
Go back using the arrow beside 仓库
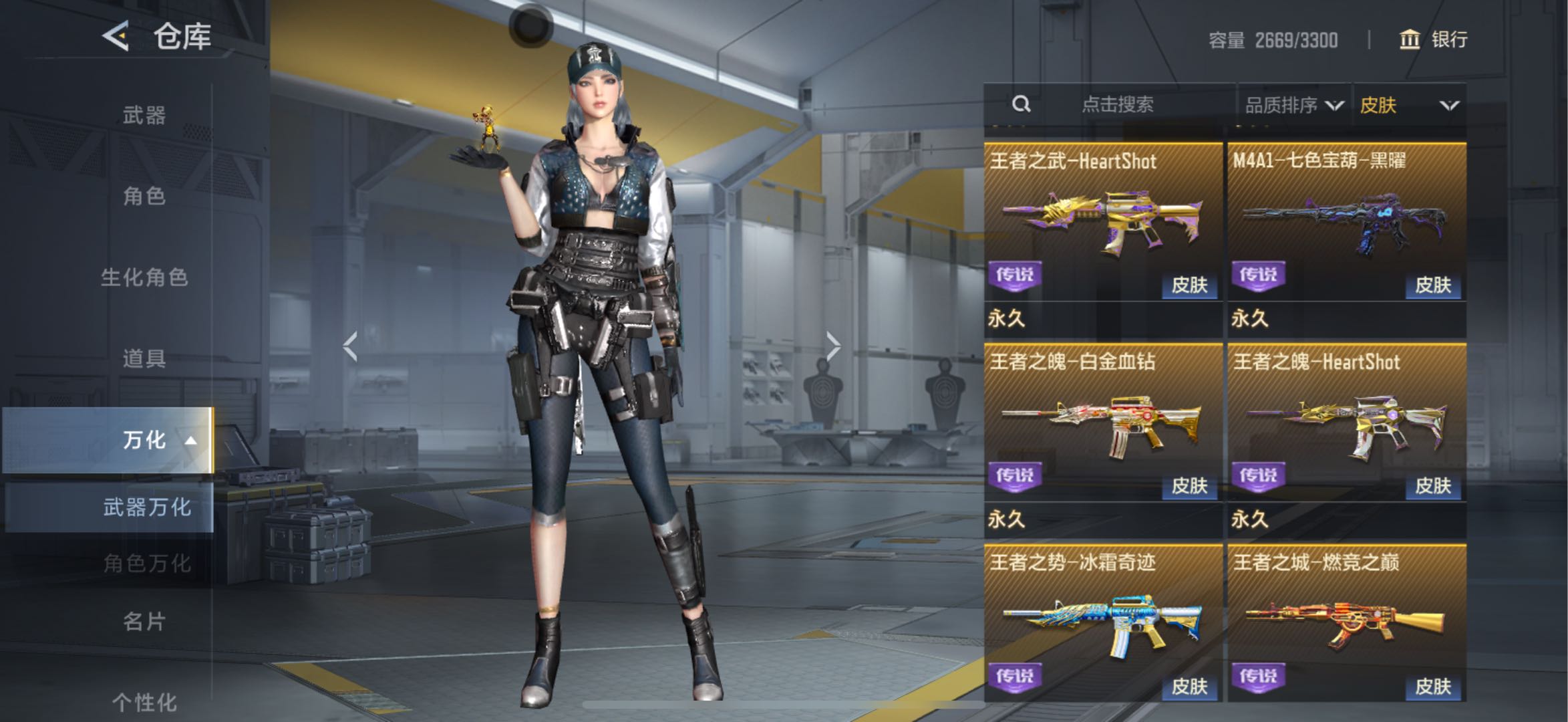pyautogui.click(x=116, y=35)
